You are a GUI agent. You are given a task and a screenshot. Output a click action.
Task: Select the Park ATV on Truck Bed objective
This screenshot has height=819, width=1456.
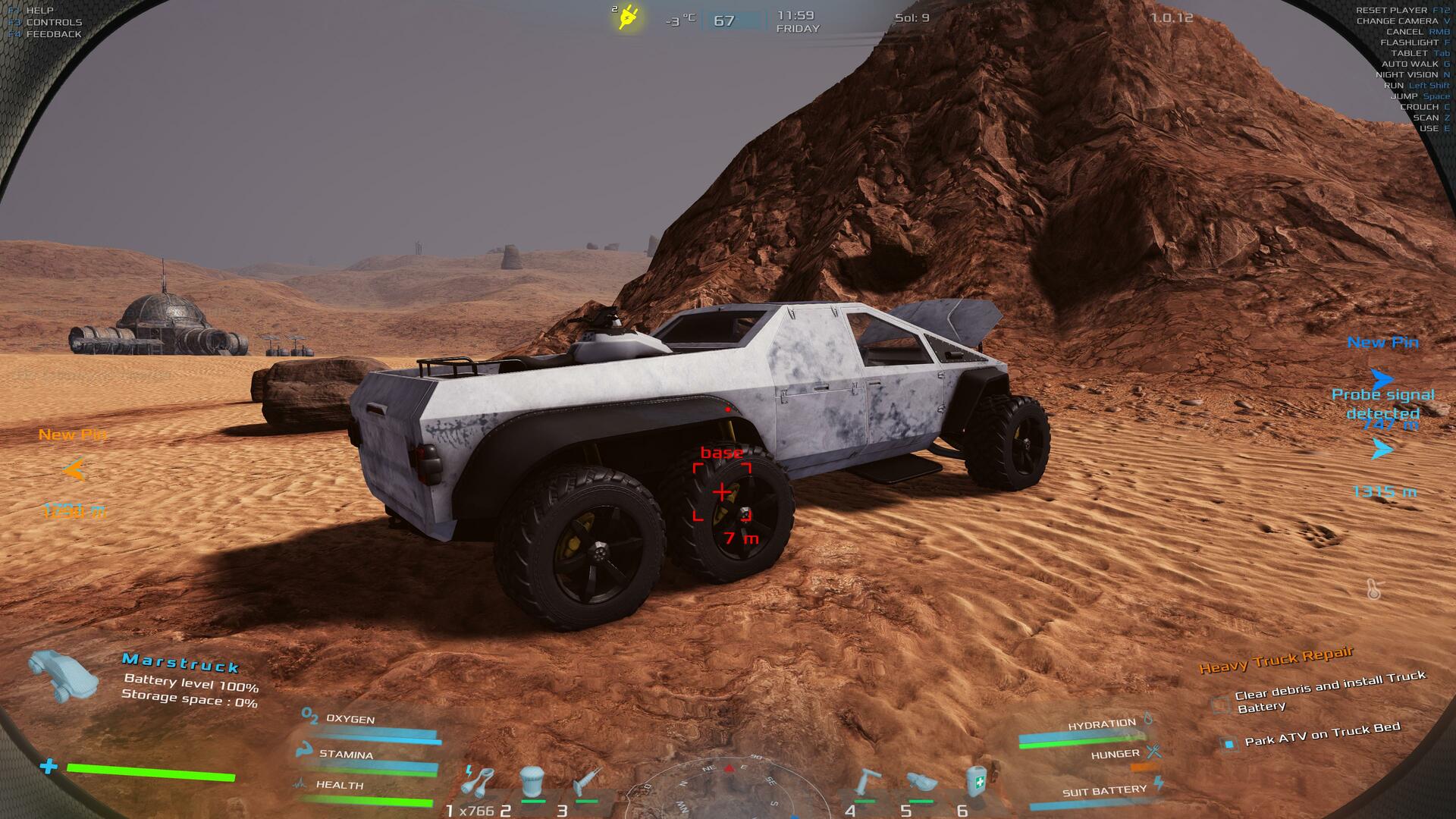(1321, 735)
